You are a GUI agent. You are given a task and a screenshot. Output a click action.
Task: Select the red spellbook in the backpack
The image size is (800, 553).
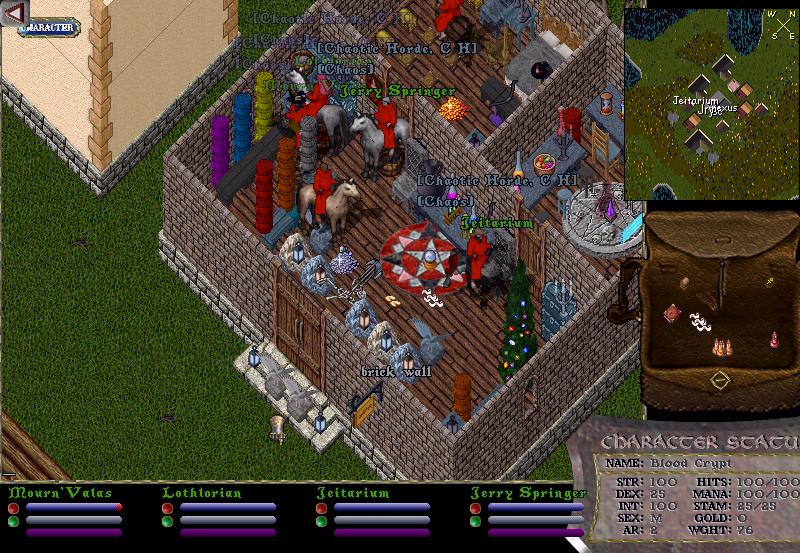[x=672, y=314]
